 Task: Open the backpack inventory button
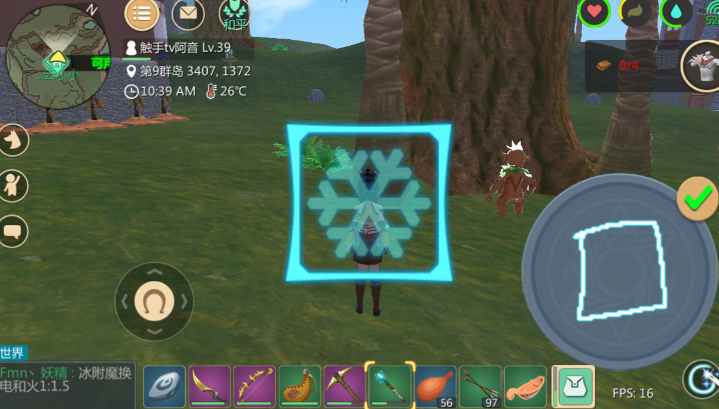573,384
